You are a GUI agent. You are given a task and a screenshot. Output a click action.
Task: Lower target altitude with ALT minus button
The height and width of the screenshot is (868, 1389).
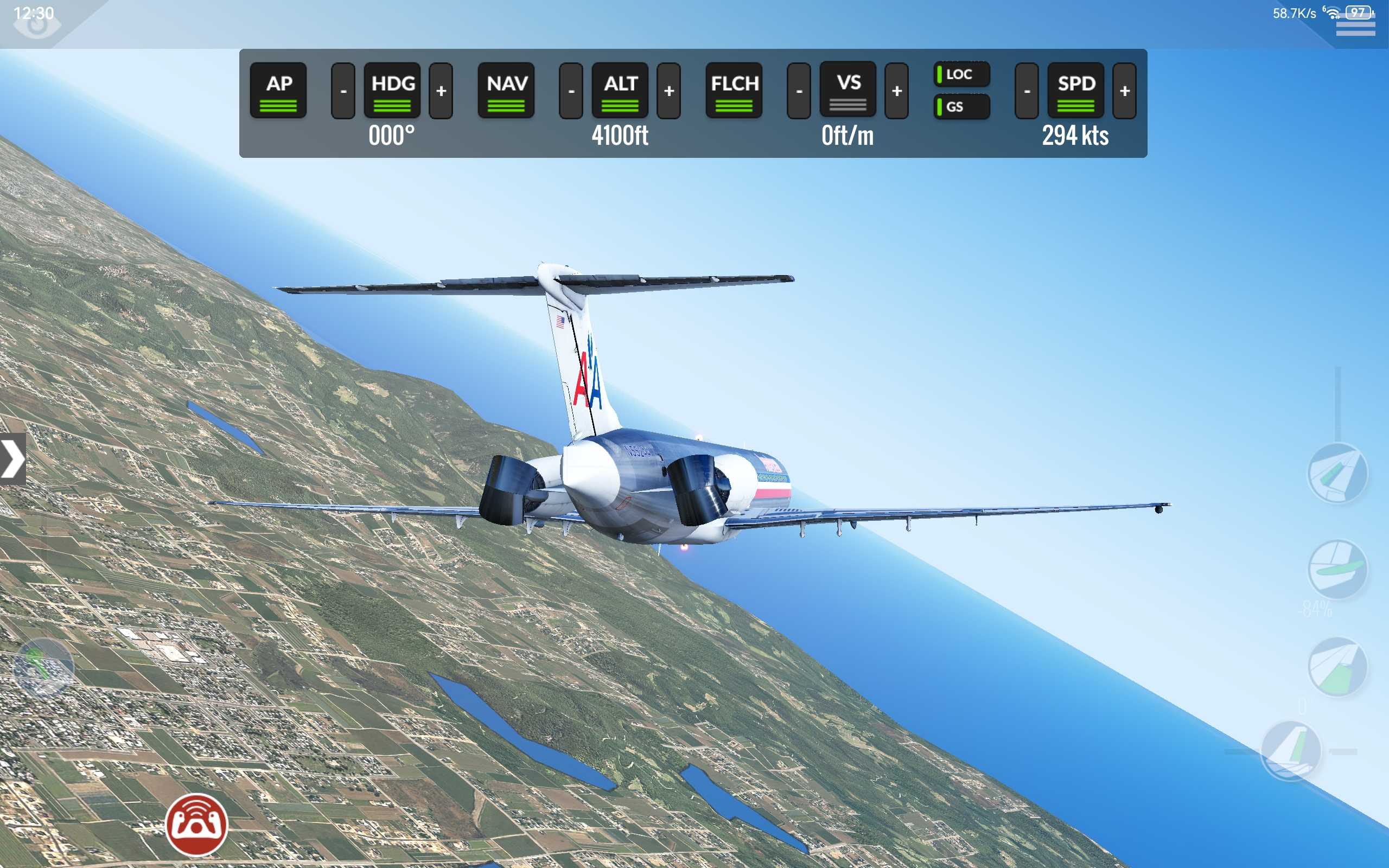click(x=571, y=91)
